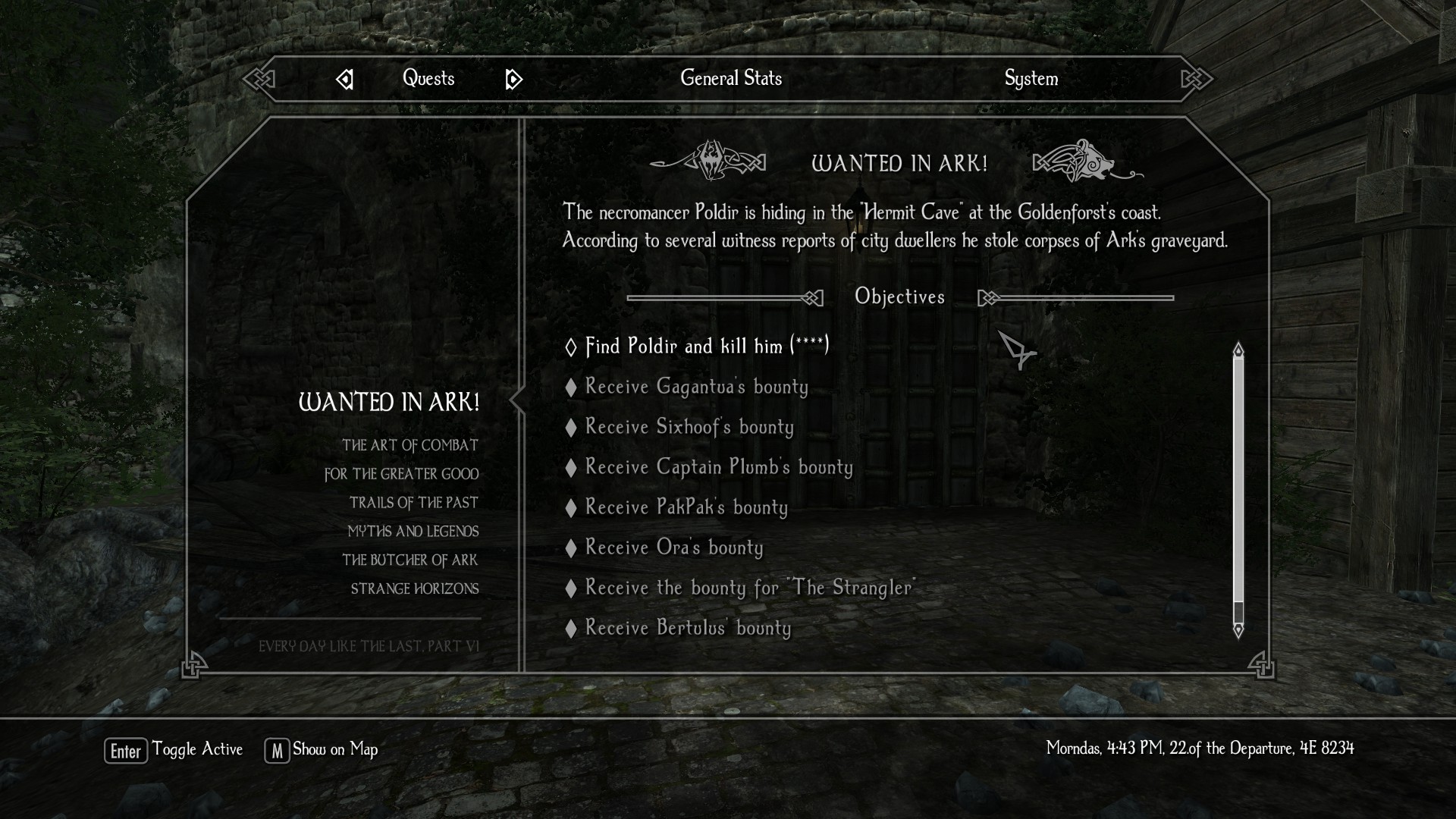Select completed quest Every Day Like the Last
Viewport: 1456px width, 819px height.
(x=369, y=646)
